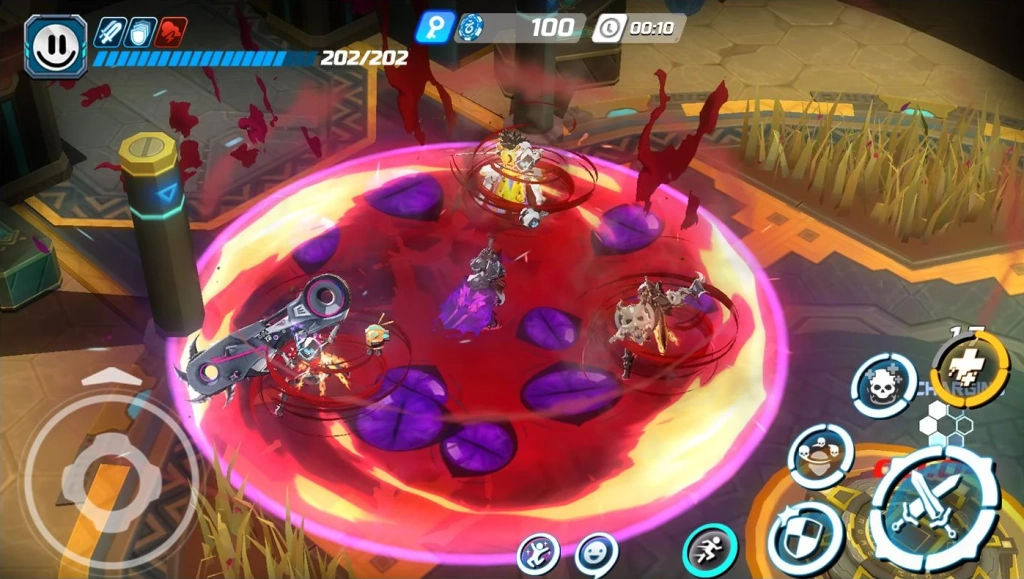The height and width of the screenshot is (579, 1024).
Task: Select the jumping figure emote button
Action: coord(538,554)
